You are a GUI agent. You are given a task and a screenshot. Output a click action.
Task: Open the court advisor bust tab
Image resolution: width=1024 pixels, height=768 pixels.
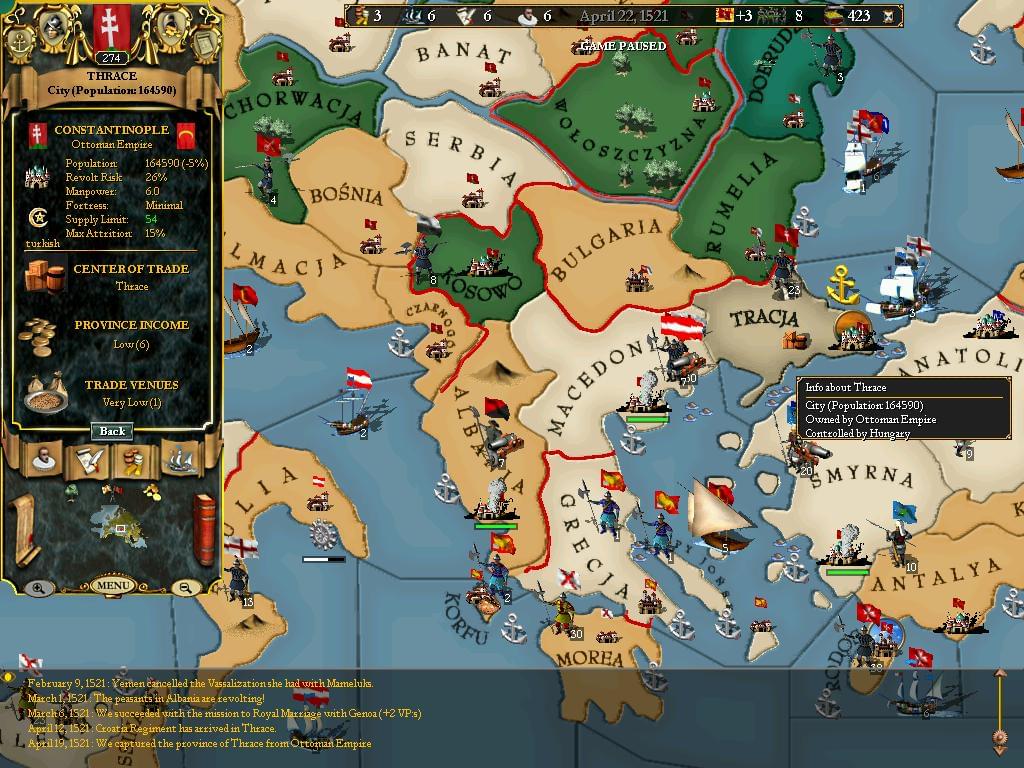[x=42, y=459]
